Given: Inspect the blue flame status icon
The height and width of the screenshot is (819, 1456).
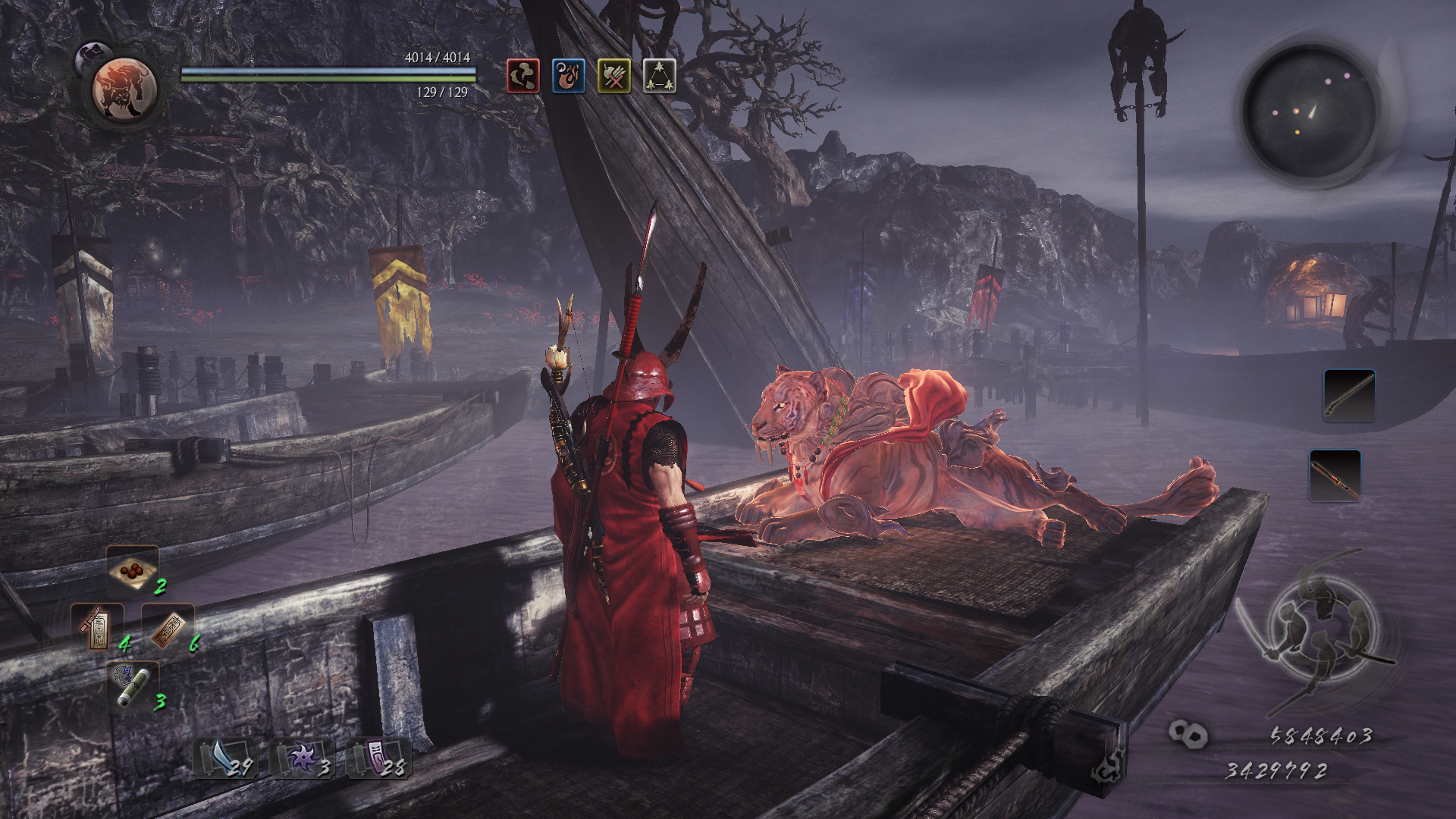Looking at the screenshot, I should pyautogui.click(x=569, y=76).
